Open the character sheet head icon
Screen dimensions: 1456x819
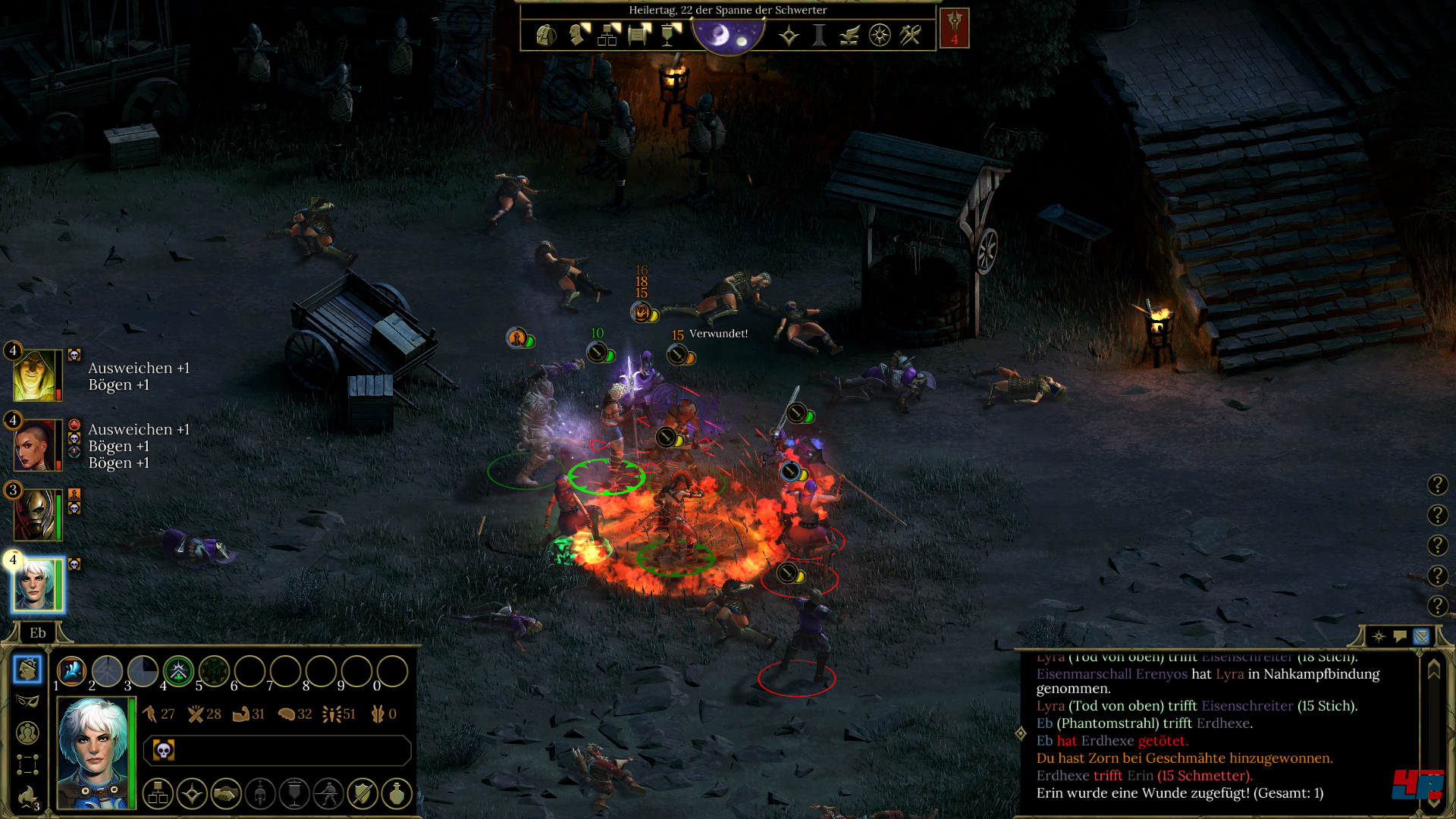tap(578, 35)
